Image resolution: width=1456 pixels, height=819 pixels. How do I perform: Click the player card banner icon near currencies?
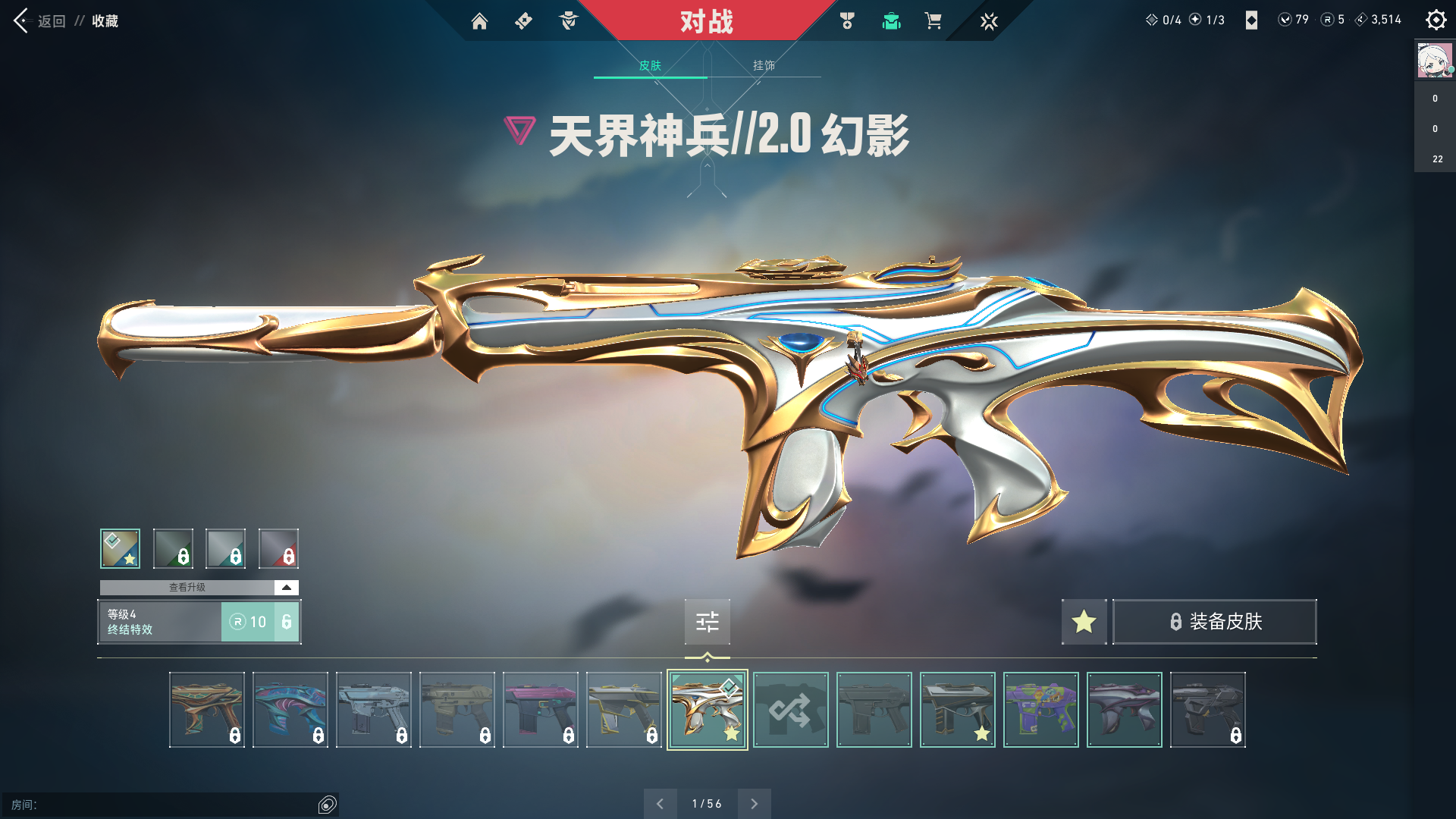(x=1250, y=20)
